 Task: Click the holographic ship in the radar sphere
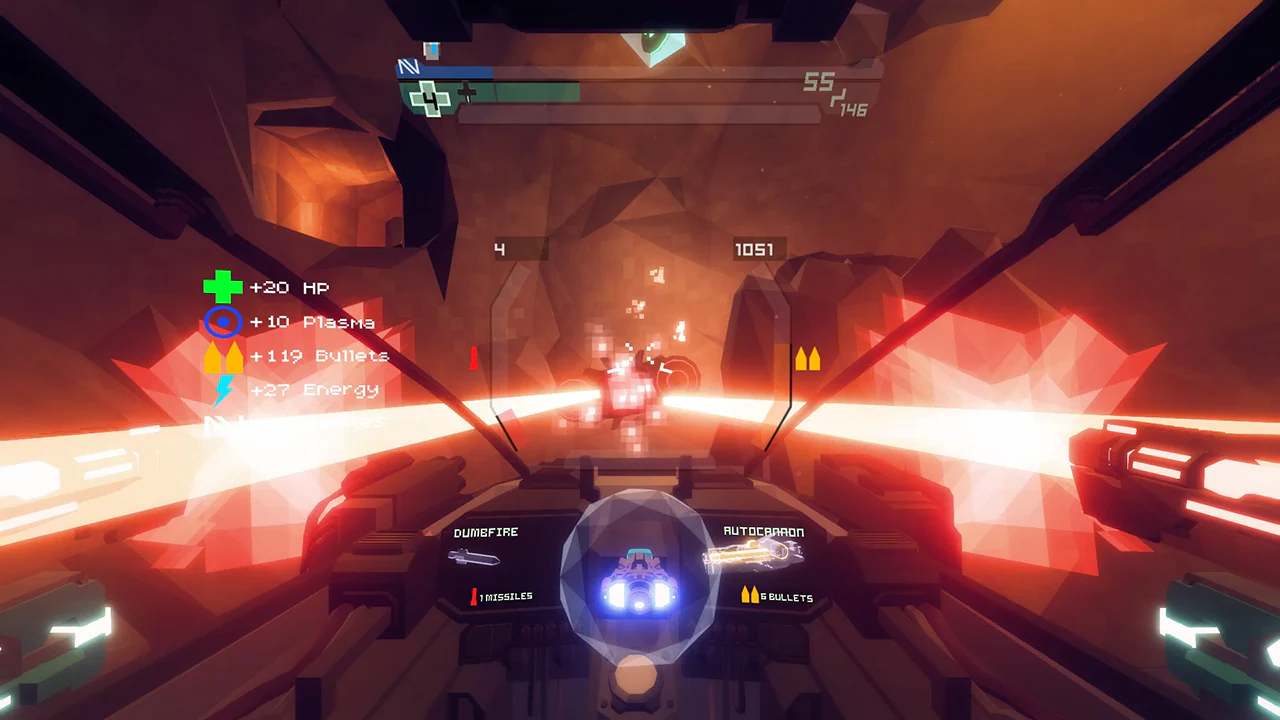(x=638, y=578)
